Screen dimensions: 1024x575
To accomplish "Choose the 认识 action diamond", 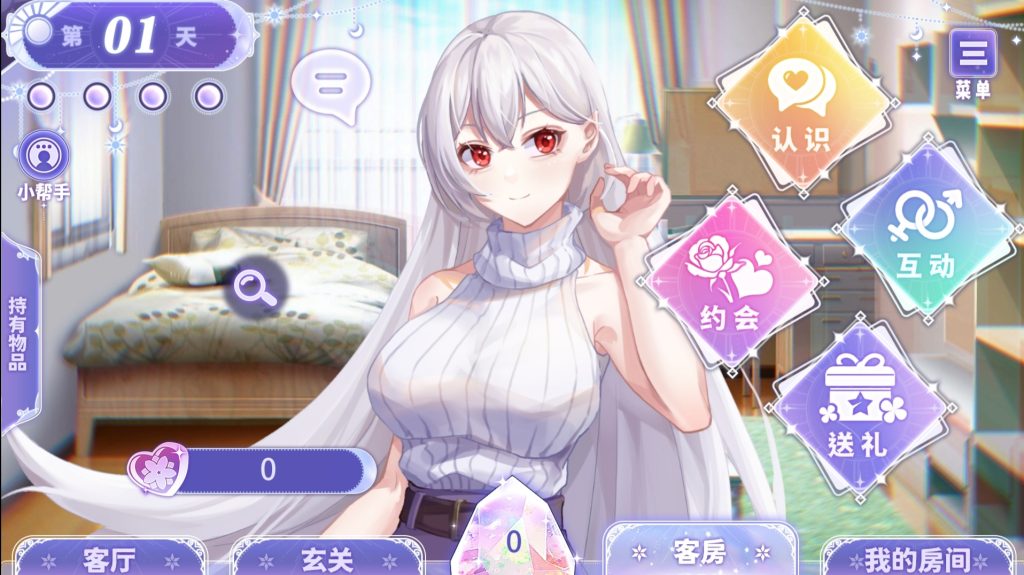I will tap(802, 105).
